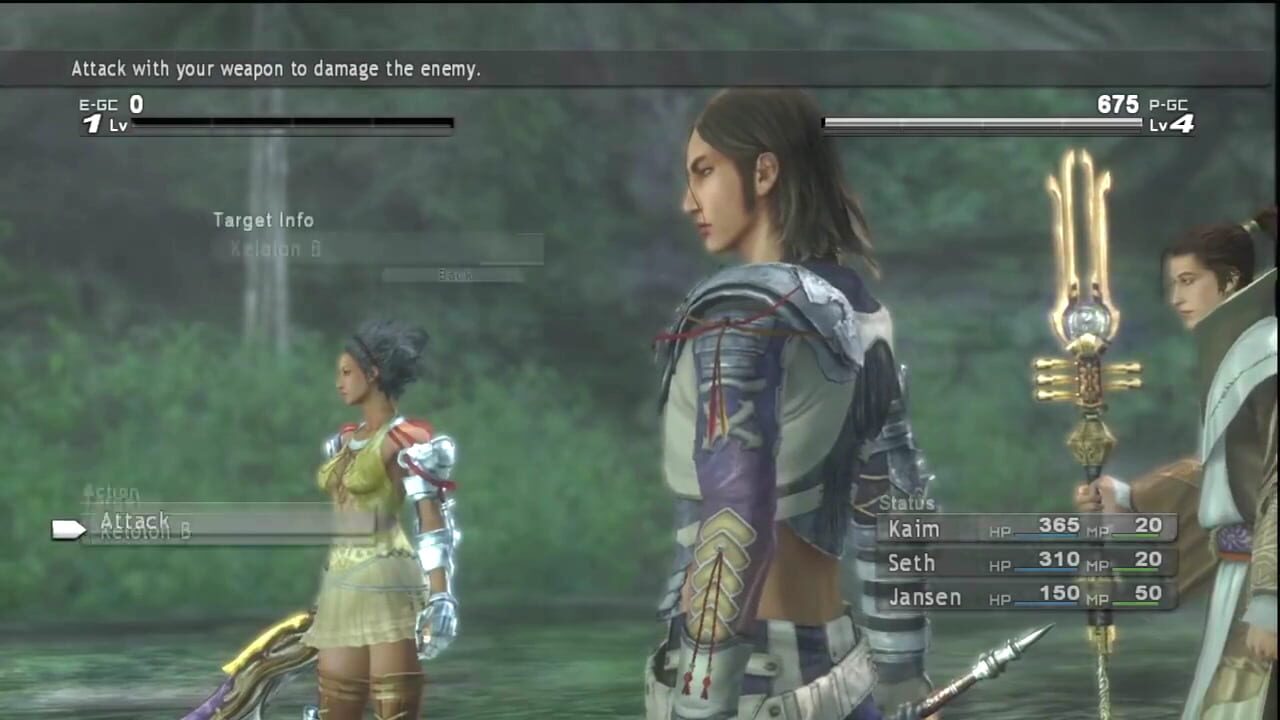Click the Status panel title
Viewport: 1280px width, 720px height.
click(909, 503)
